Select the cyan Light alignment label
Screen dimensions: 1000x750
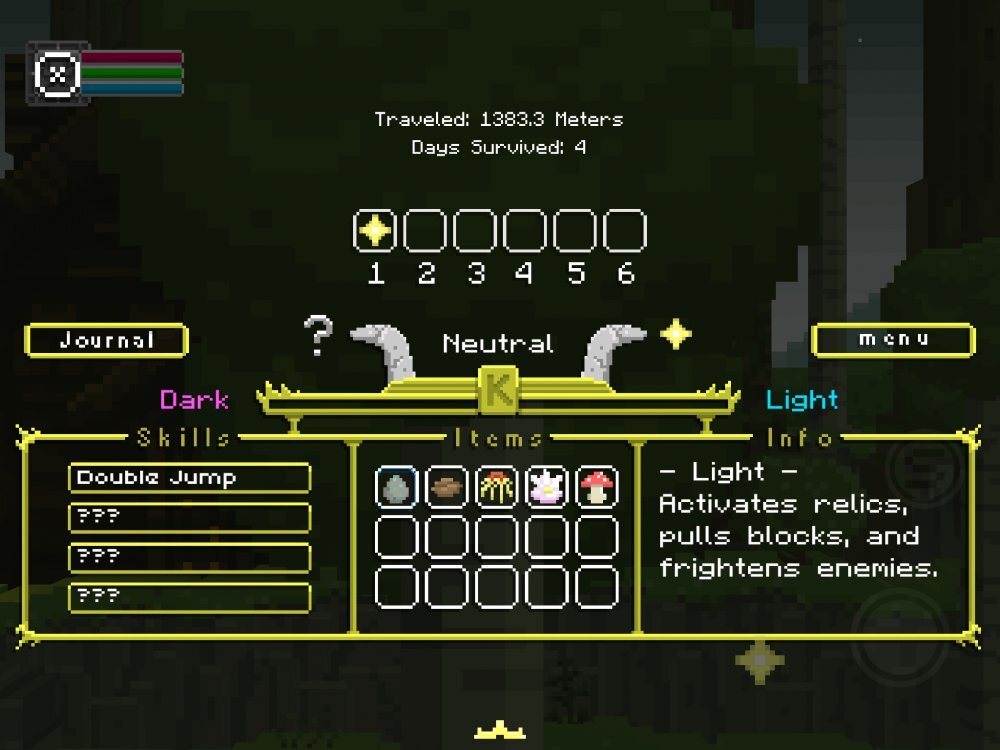802,400
